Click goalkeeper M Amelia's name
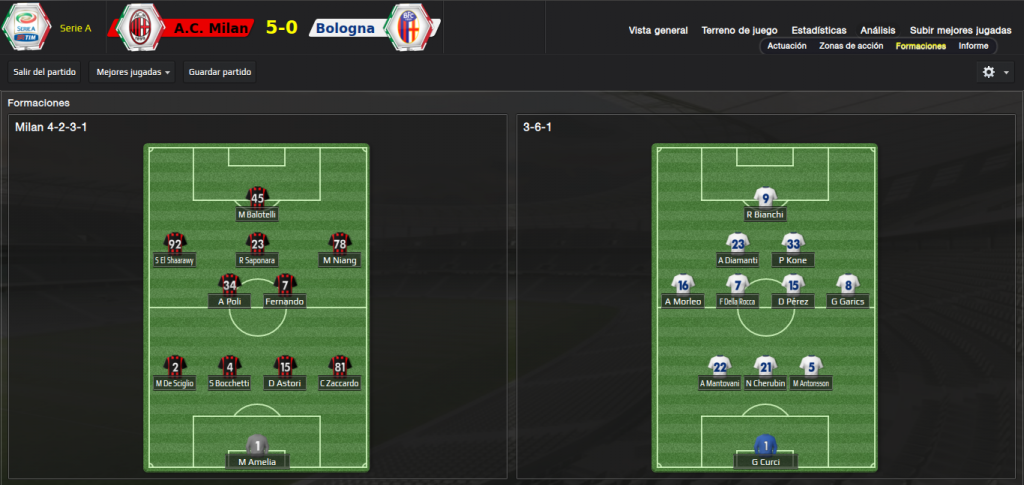 point(257,461)
